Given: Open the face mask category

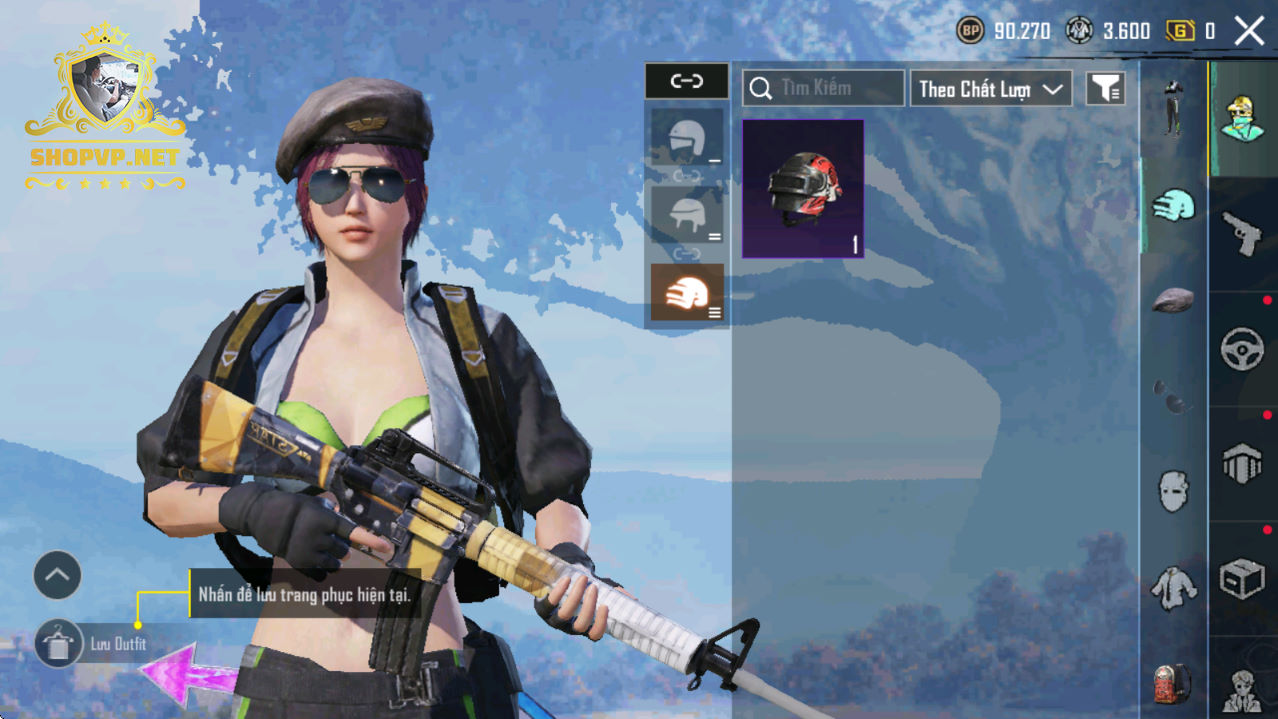Looking at the screenshot, I should [x=1173, y=491].
